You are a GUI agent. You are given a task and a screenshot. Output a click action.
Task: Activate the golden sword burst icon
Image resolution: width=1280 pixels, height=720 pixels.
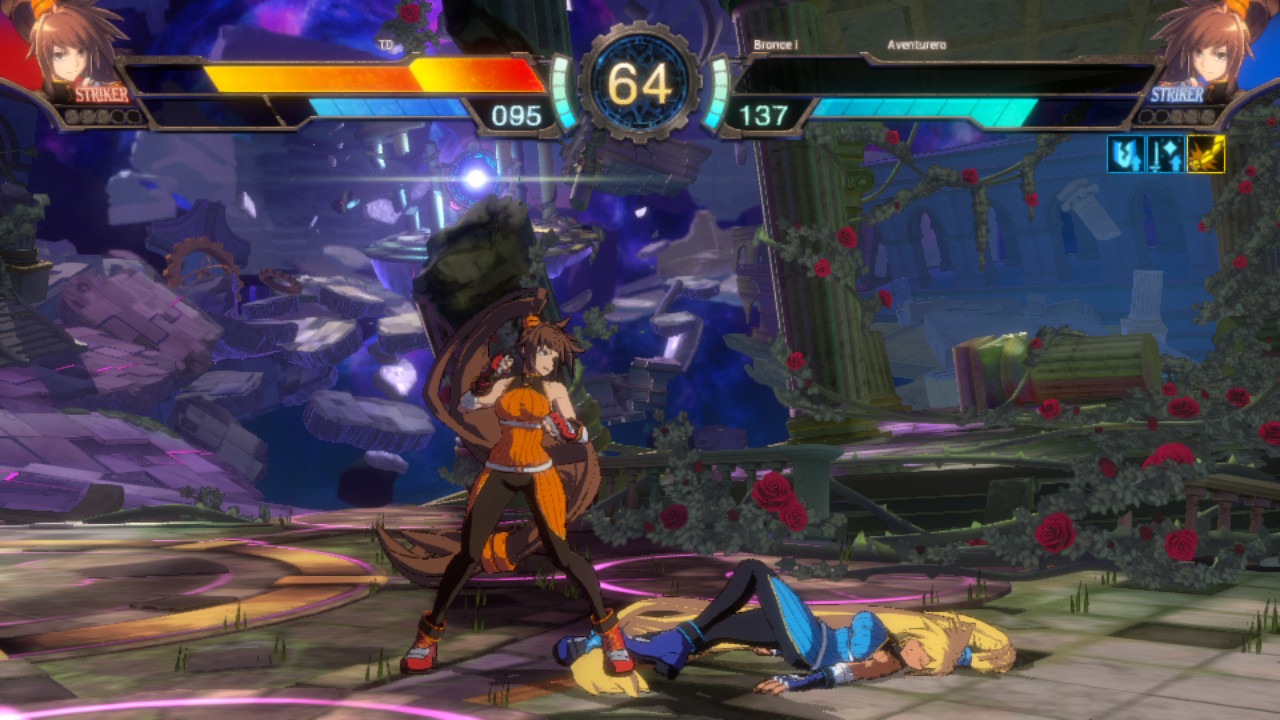pos(1205,155)
